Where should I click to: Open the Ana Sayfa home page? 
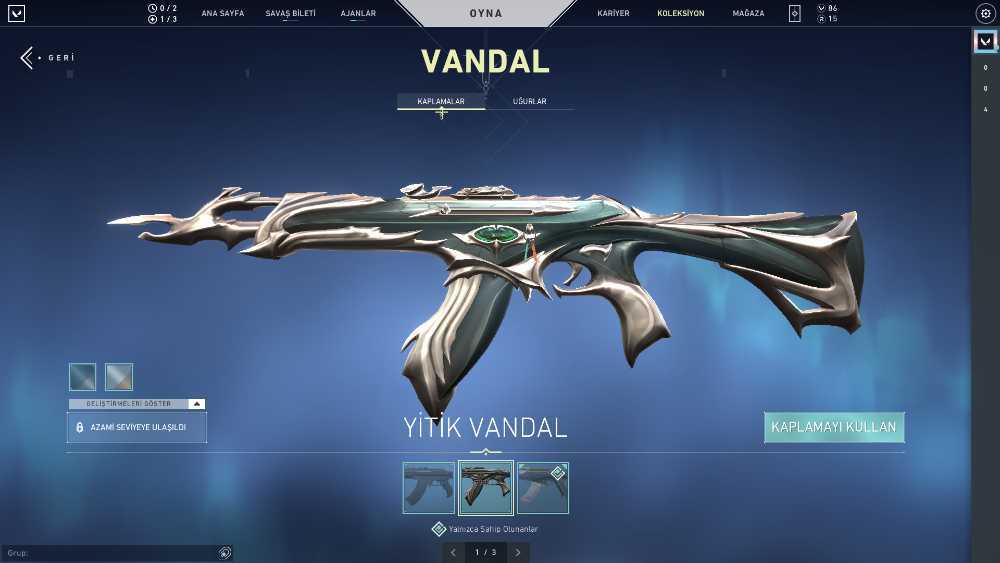[222, 14]
